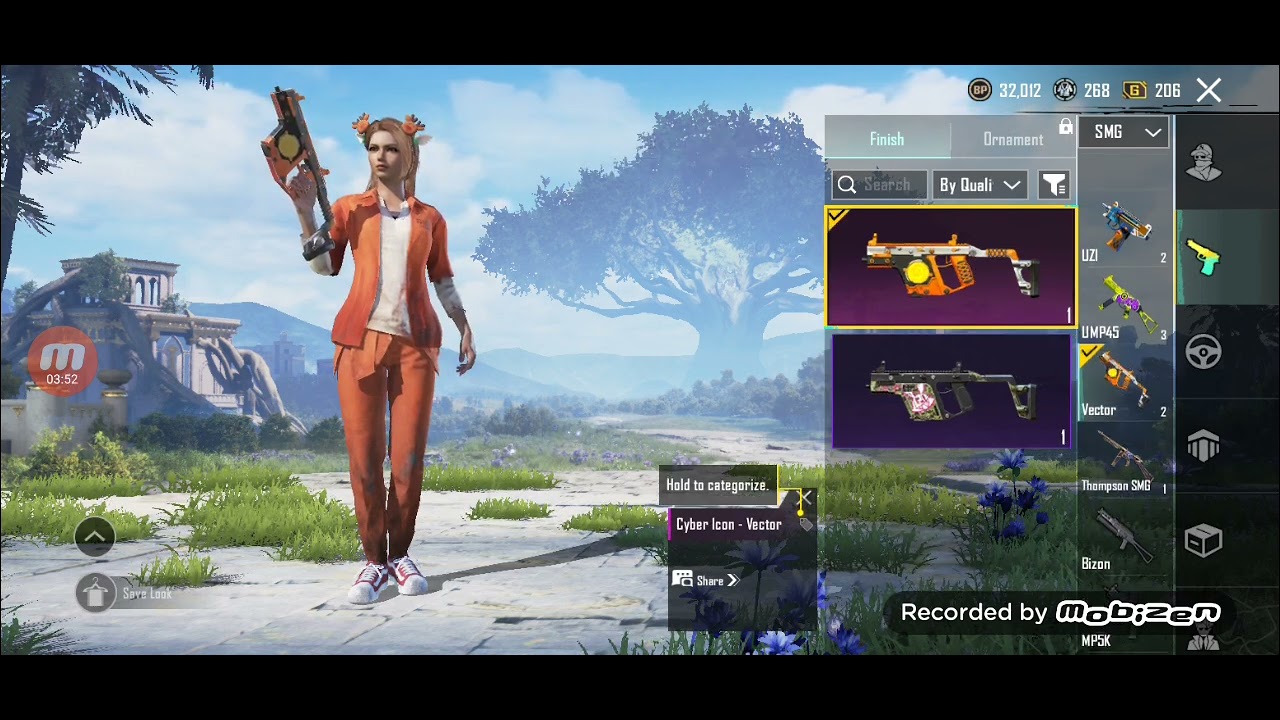Switch to the Finish tab
This screenshot has width=1280, height=720.
tap(887, 139)
